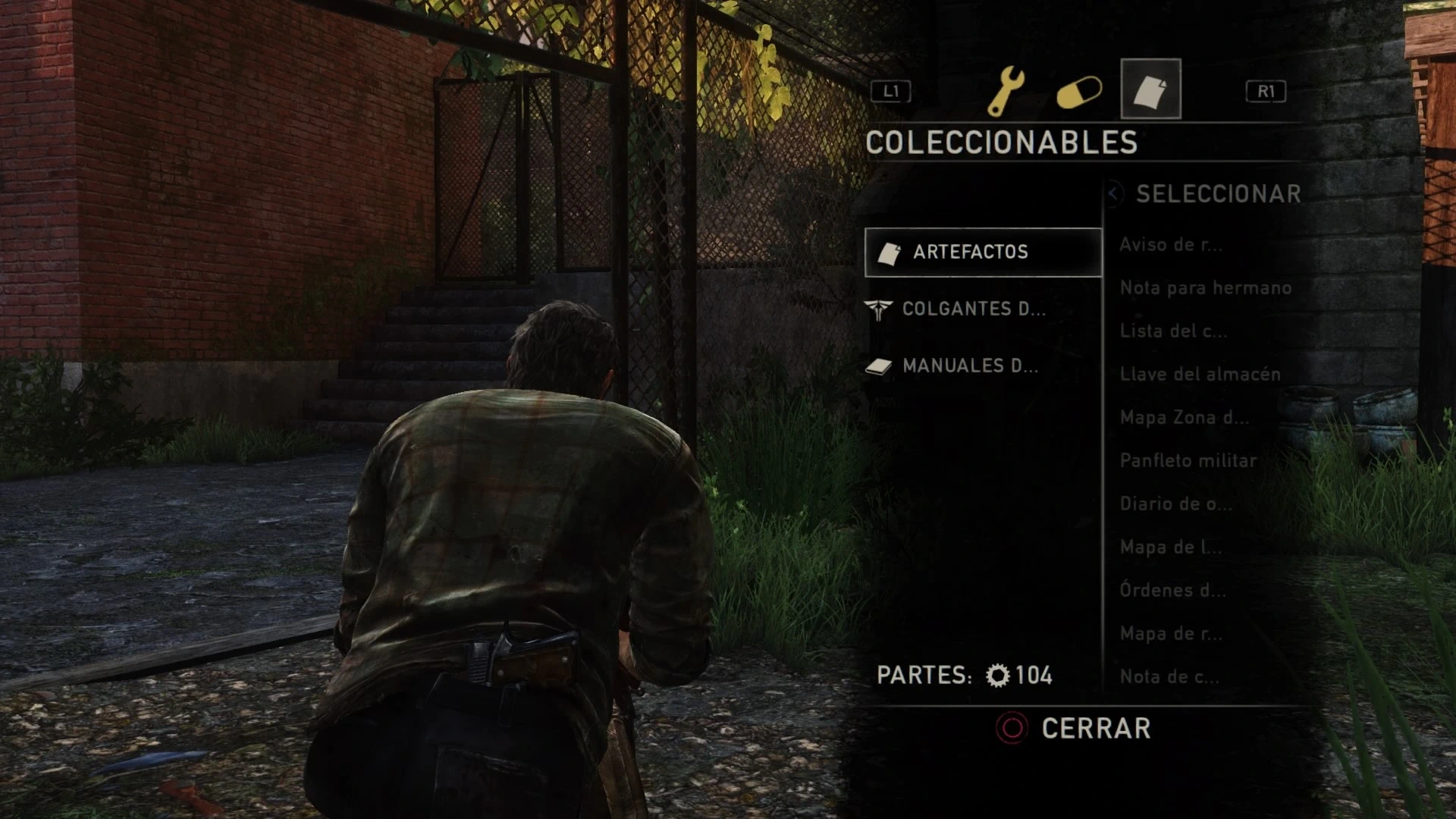Select the Manuales category

(x=970, y=366)
